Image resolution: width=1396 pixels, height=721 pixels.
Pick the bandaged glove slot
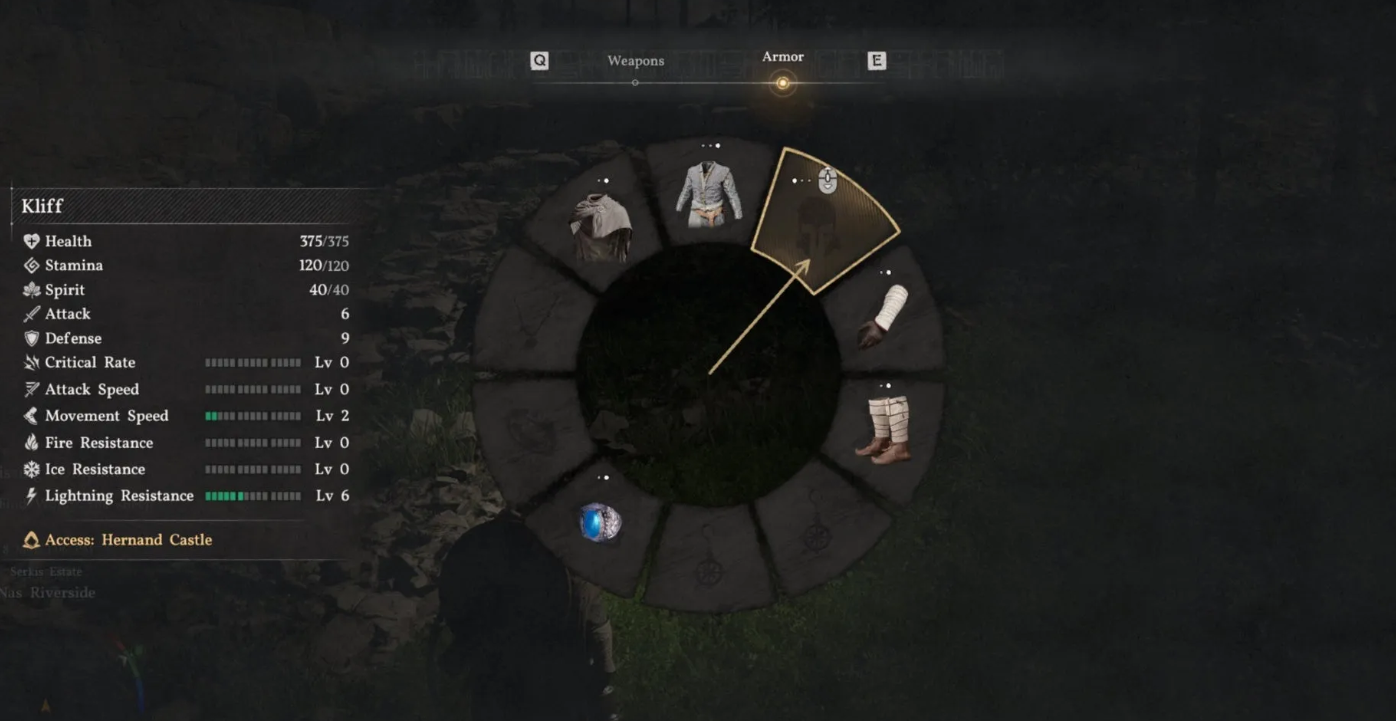[x=884, y=315]
